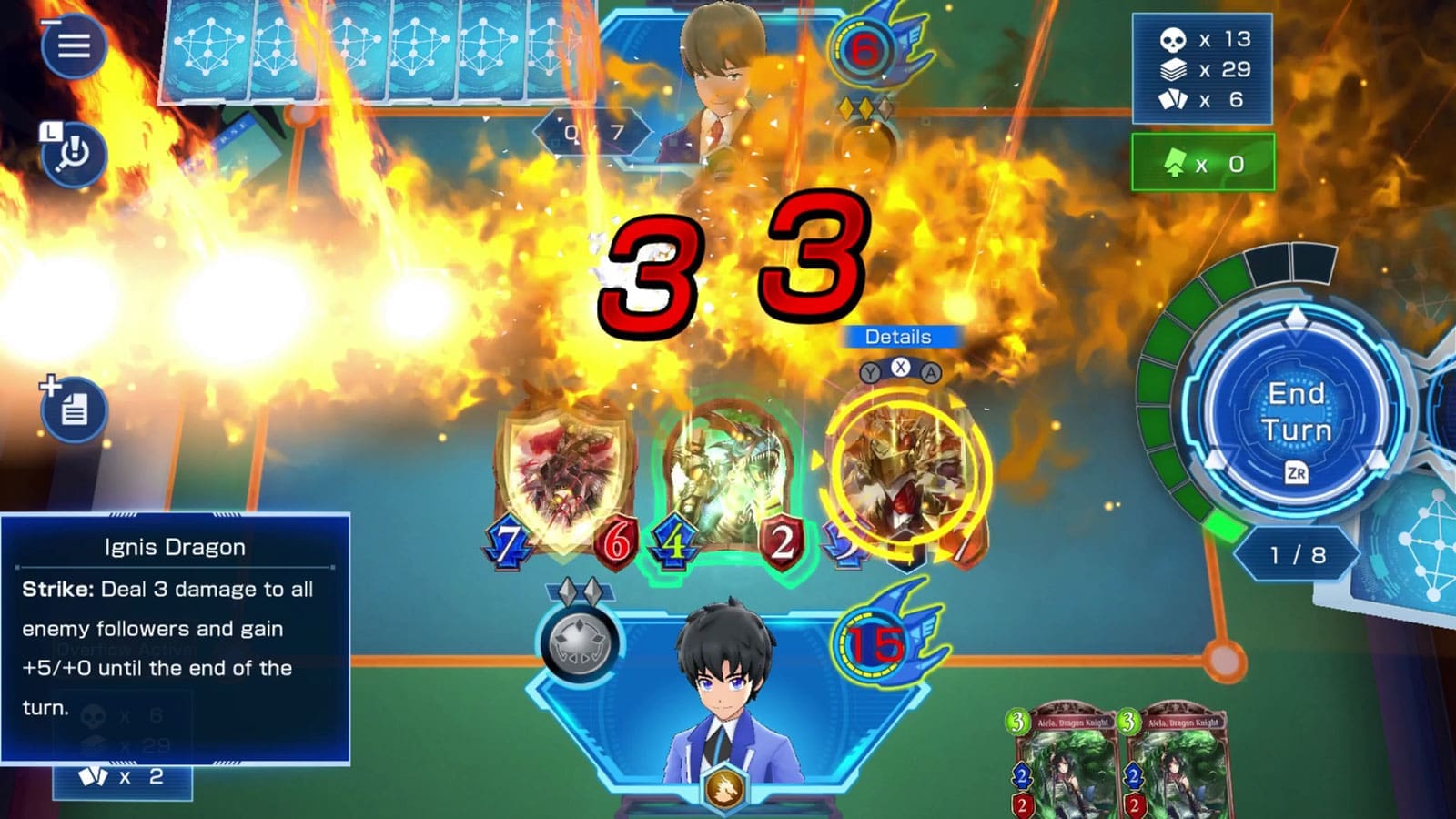Click the skull destroyed-count icon
Viewport: 1456px width, 819px height.
pos(1174,38)
